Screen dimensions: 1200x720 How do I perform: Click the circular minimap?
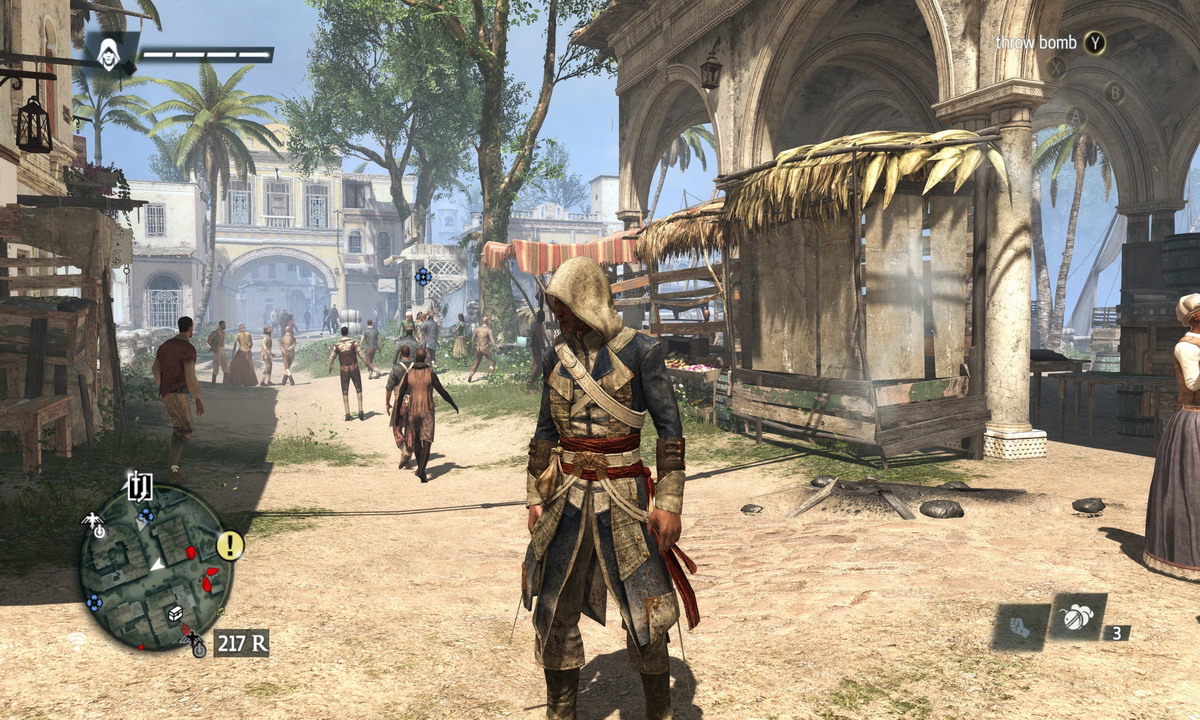coord(155,566)
